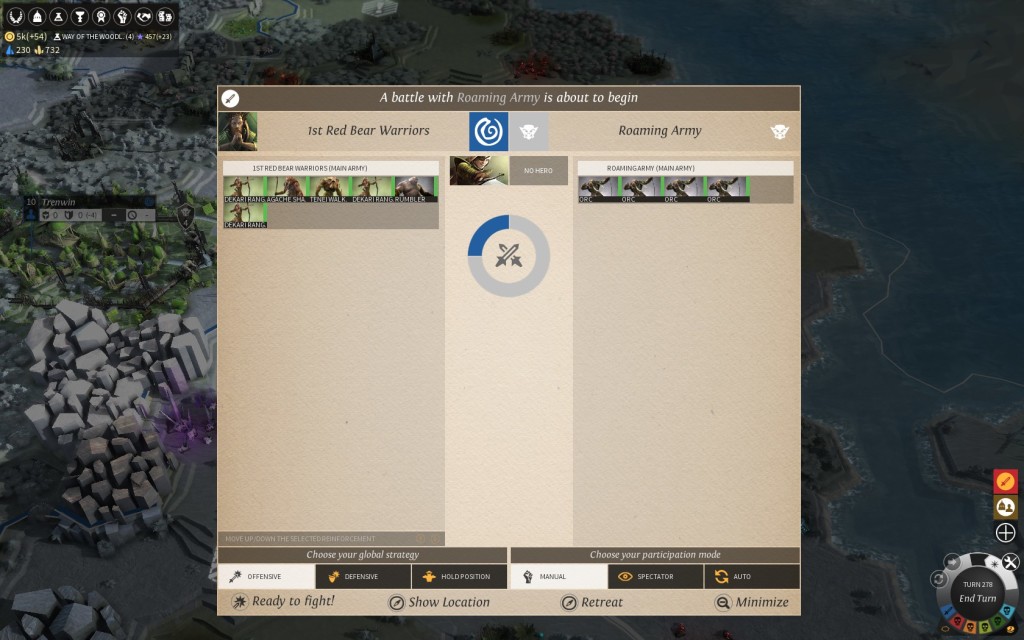Select the Rumbler unit portrait
The width and height of the screenshot is (1024, 640).
[x=415, y=189]
